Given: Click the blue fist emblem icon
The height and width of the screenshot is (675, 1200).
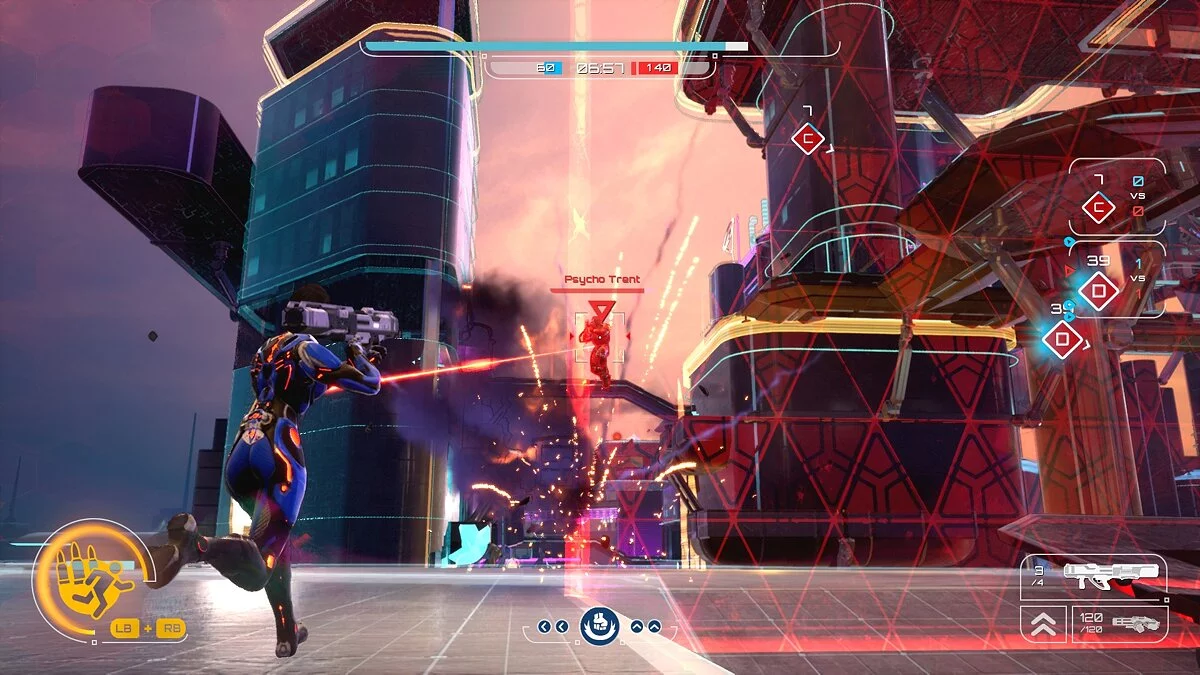Looking at the screenshot, I should click(x=600, y=625).
